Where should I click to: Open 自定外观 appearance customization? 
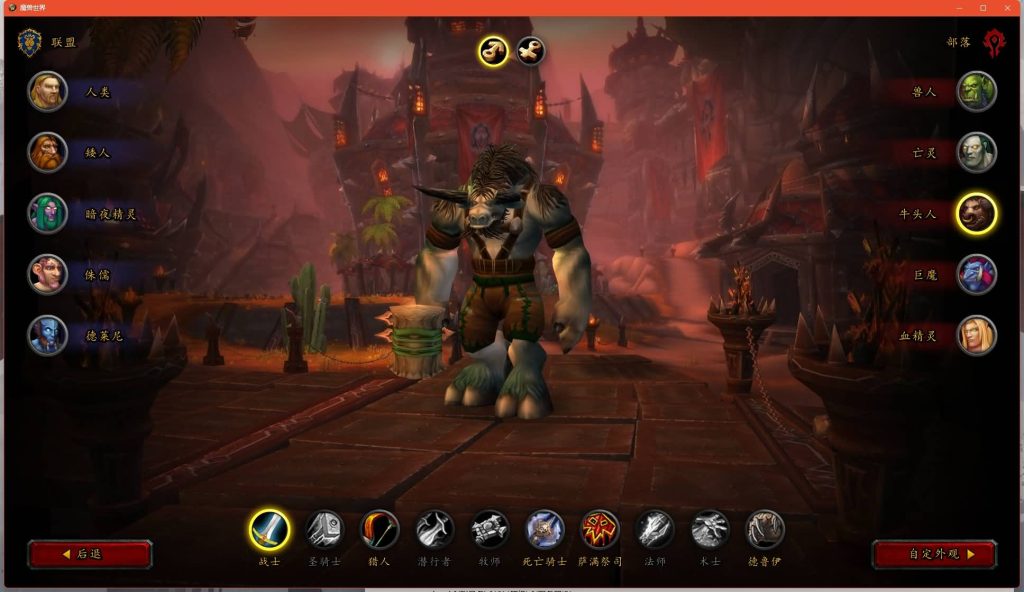pos(934,554)
